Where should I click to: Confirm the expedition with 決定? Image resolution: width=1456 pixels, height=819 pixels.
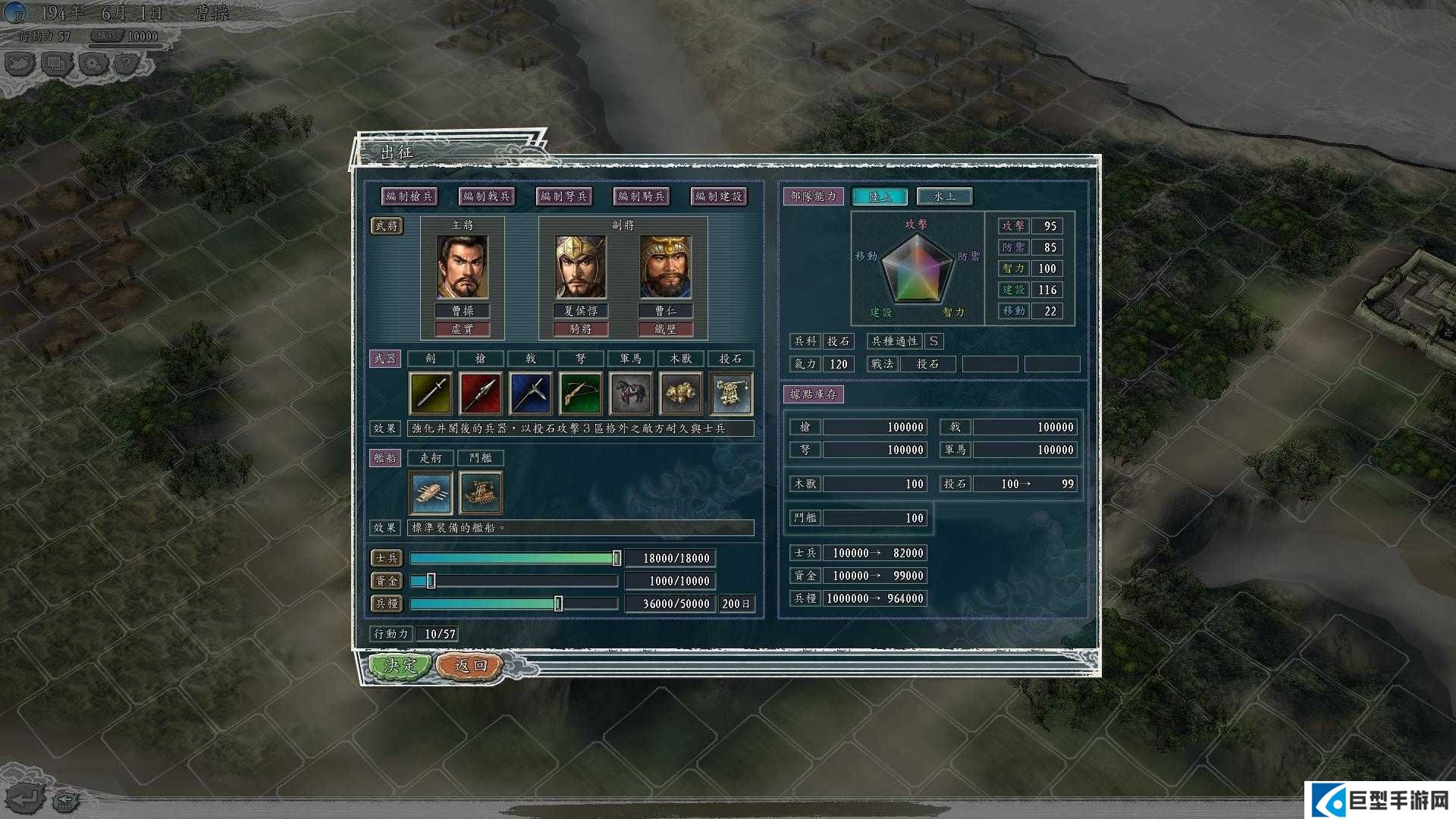(400, 666)
